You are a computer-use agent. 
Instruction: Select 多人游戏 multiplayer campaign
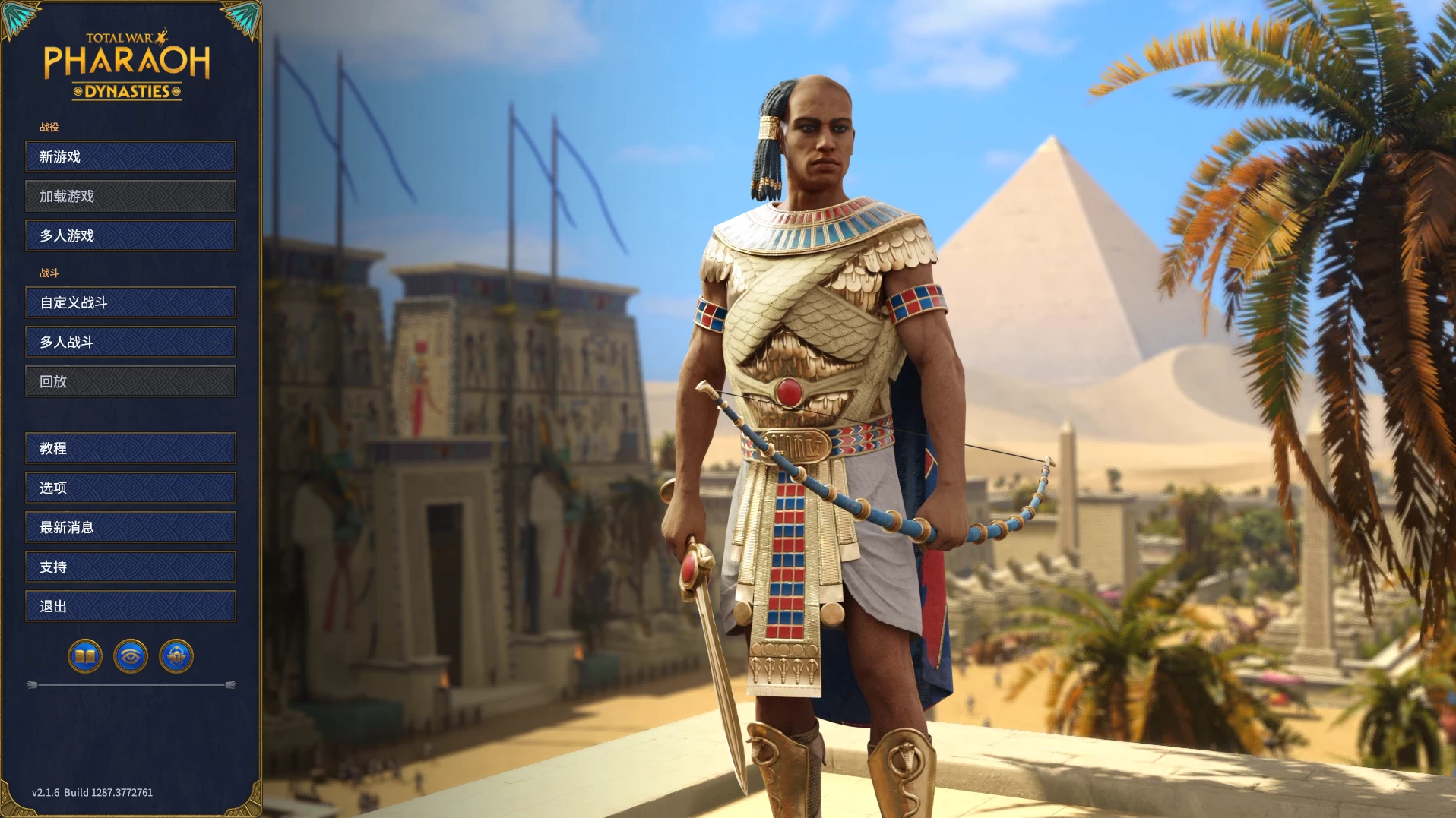tap(131, 235)
